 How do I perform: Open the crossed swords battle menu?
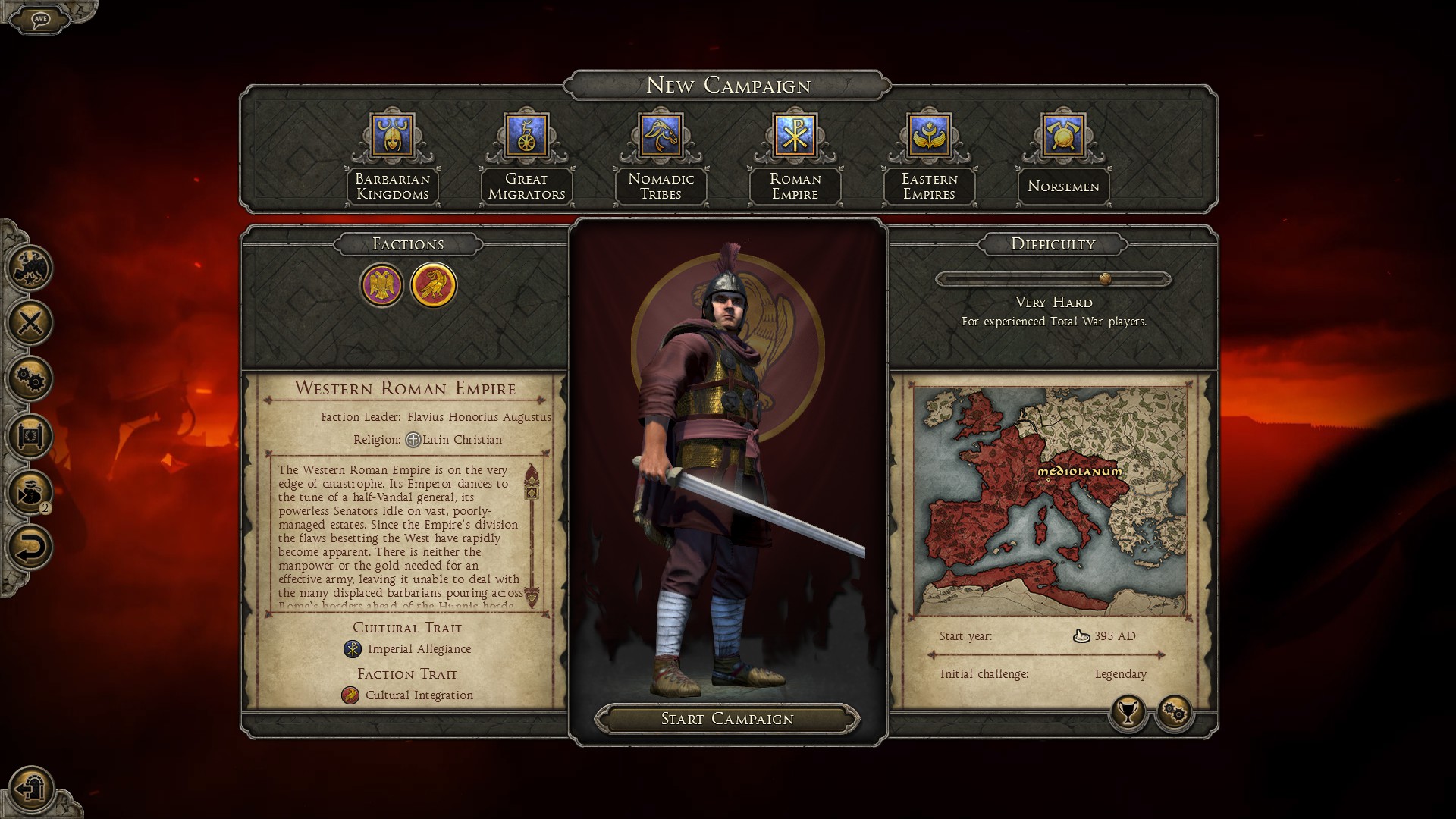[x=30, y=322]
